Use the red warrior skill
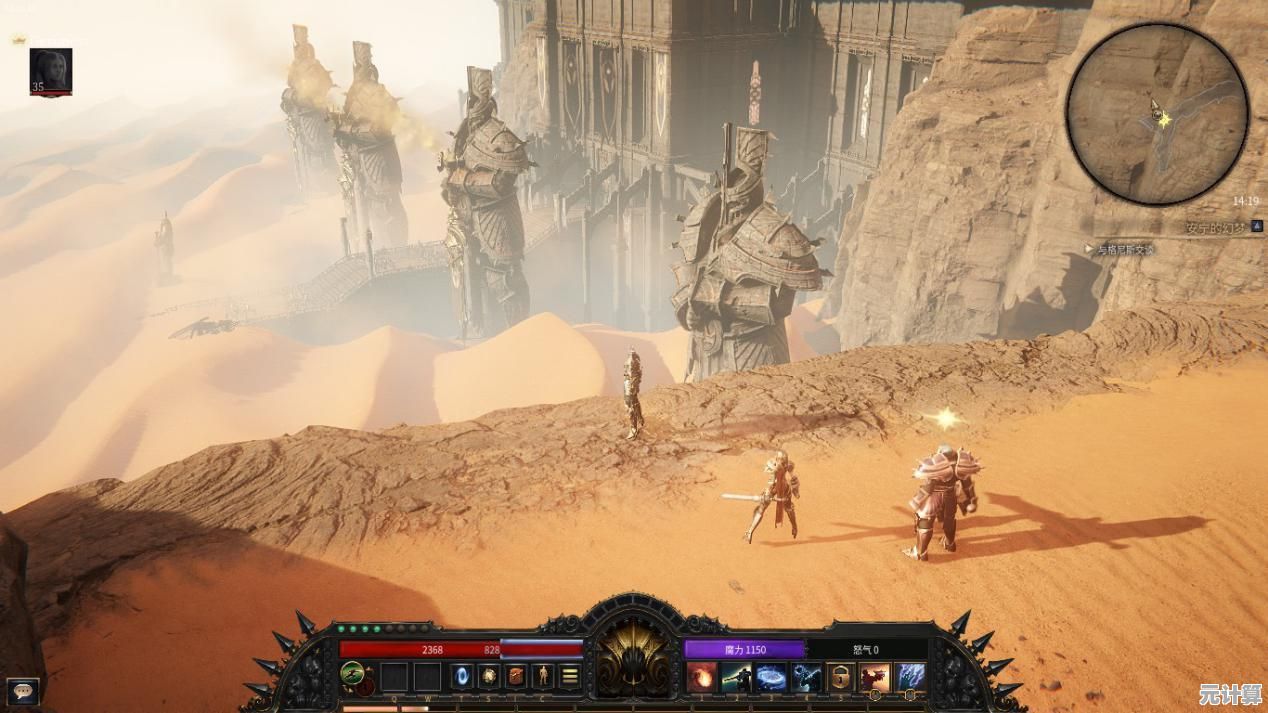Image resolution: width=1268 pixels, height=713 pixels. (875, 677)
